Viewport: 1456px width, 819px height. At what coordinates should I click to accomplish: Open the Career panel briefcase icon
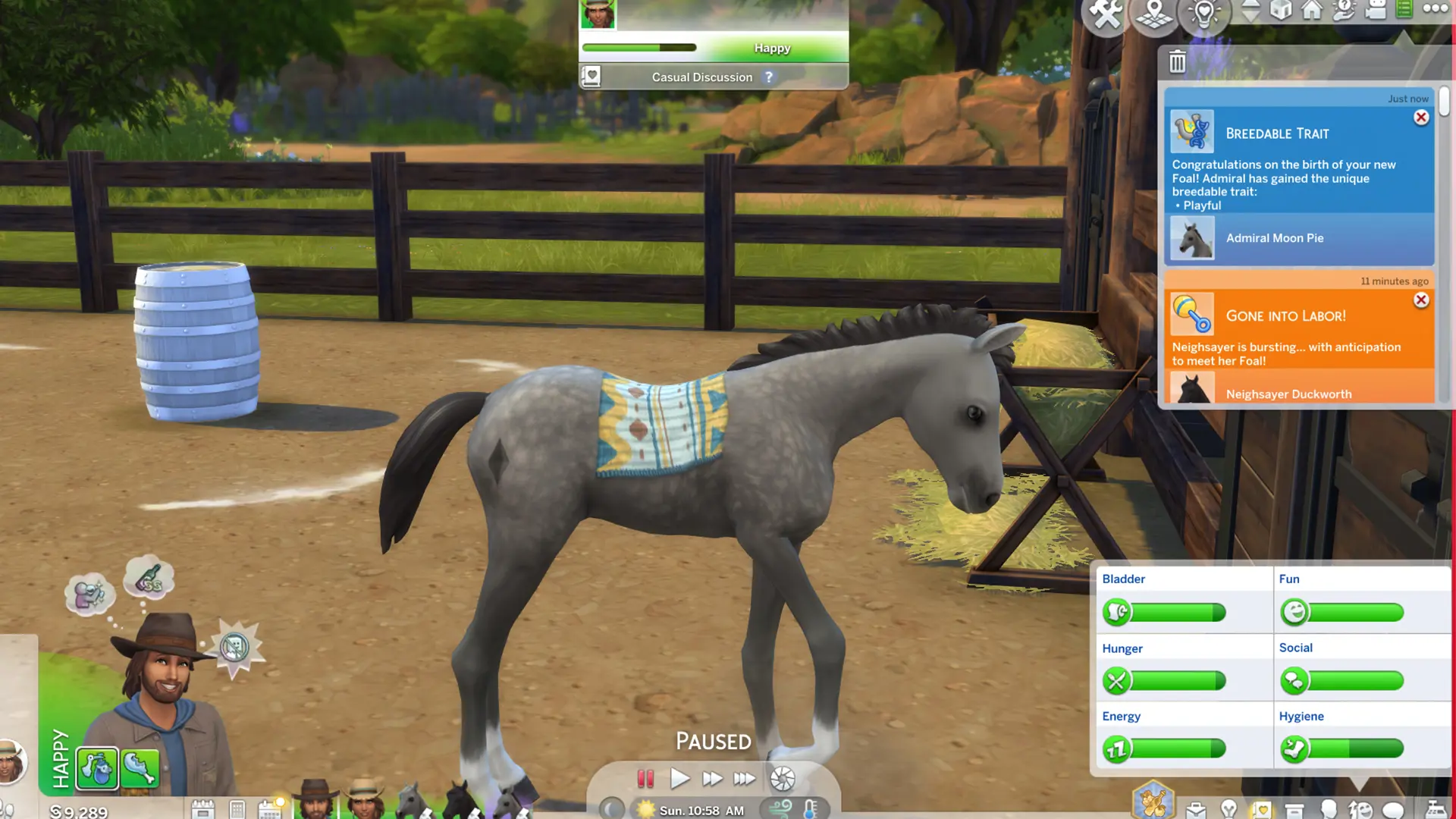tap(1197, 809)
